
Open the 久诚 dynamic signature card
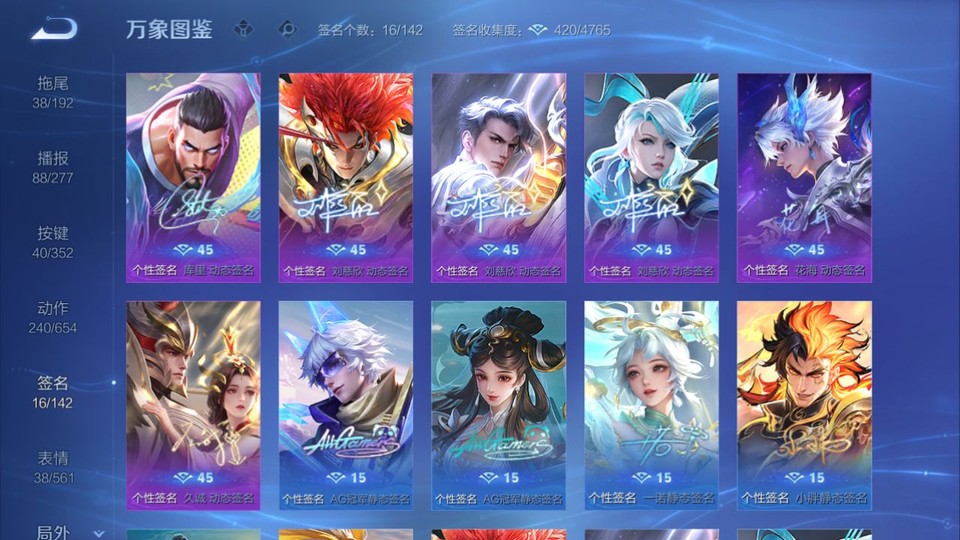click(193, 404)
